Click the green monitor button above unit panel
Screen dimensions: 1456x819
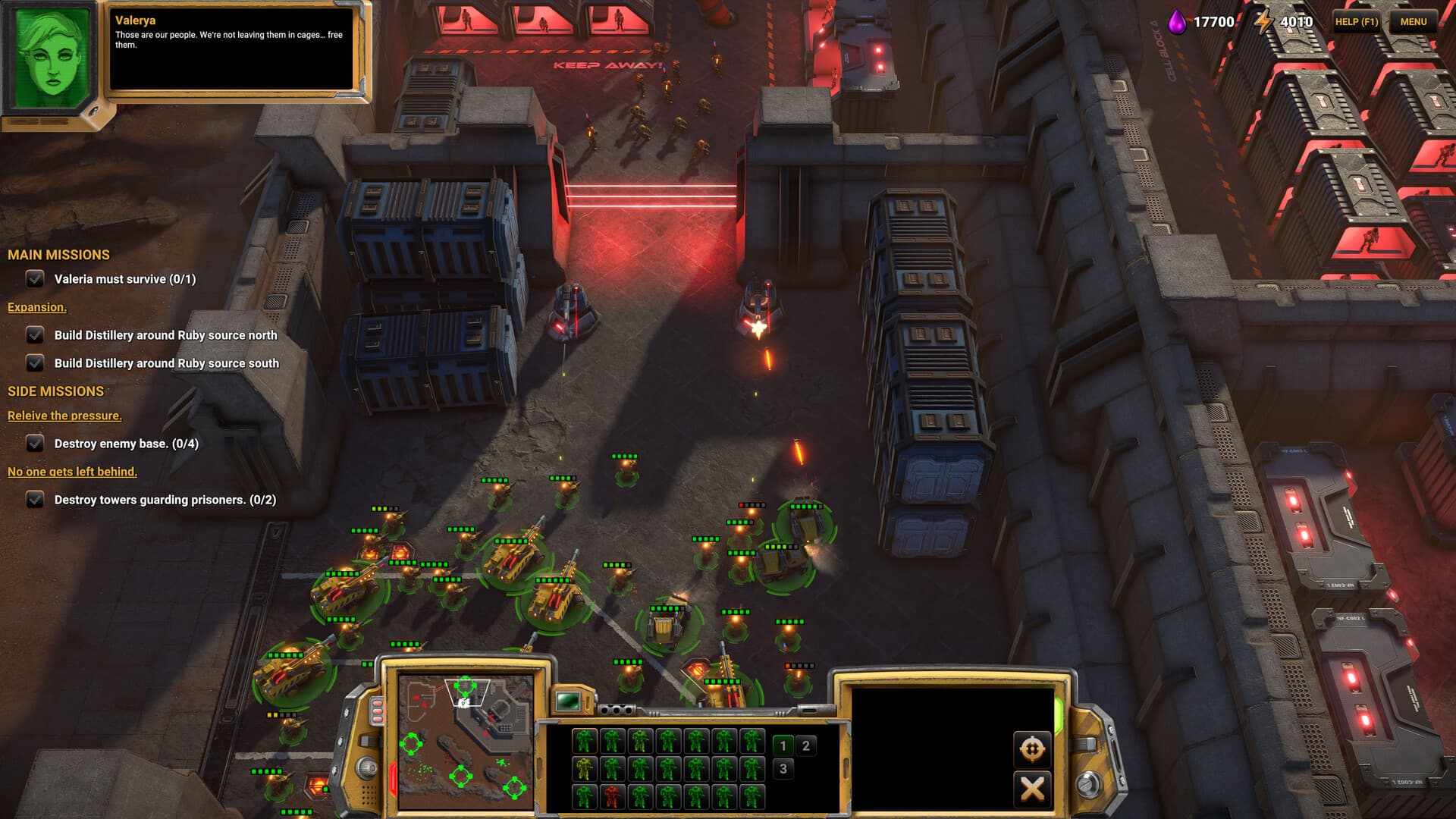tap(569, 701)
